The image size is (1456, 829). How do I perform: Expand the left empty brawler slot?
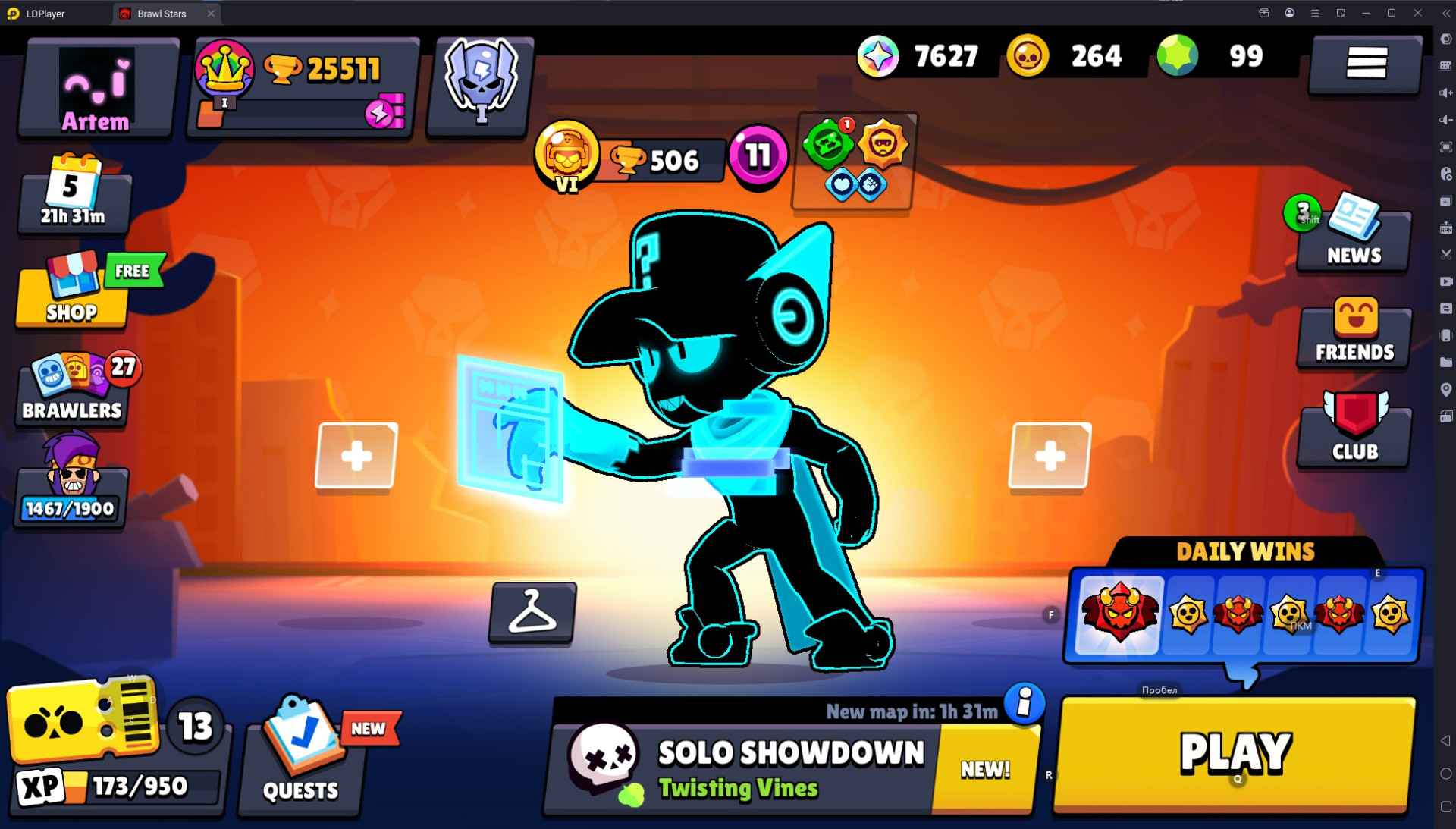click(358, 455)
